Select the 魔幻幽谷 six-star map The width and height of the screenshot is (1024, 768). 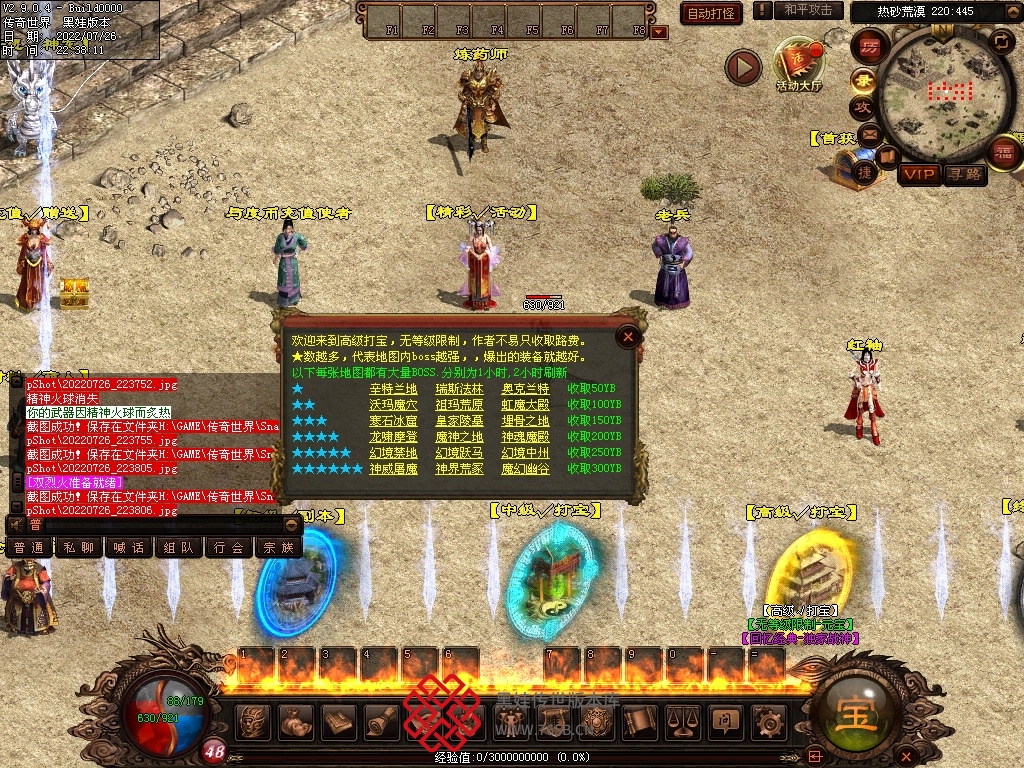[525, 468]
